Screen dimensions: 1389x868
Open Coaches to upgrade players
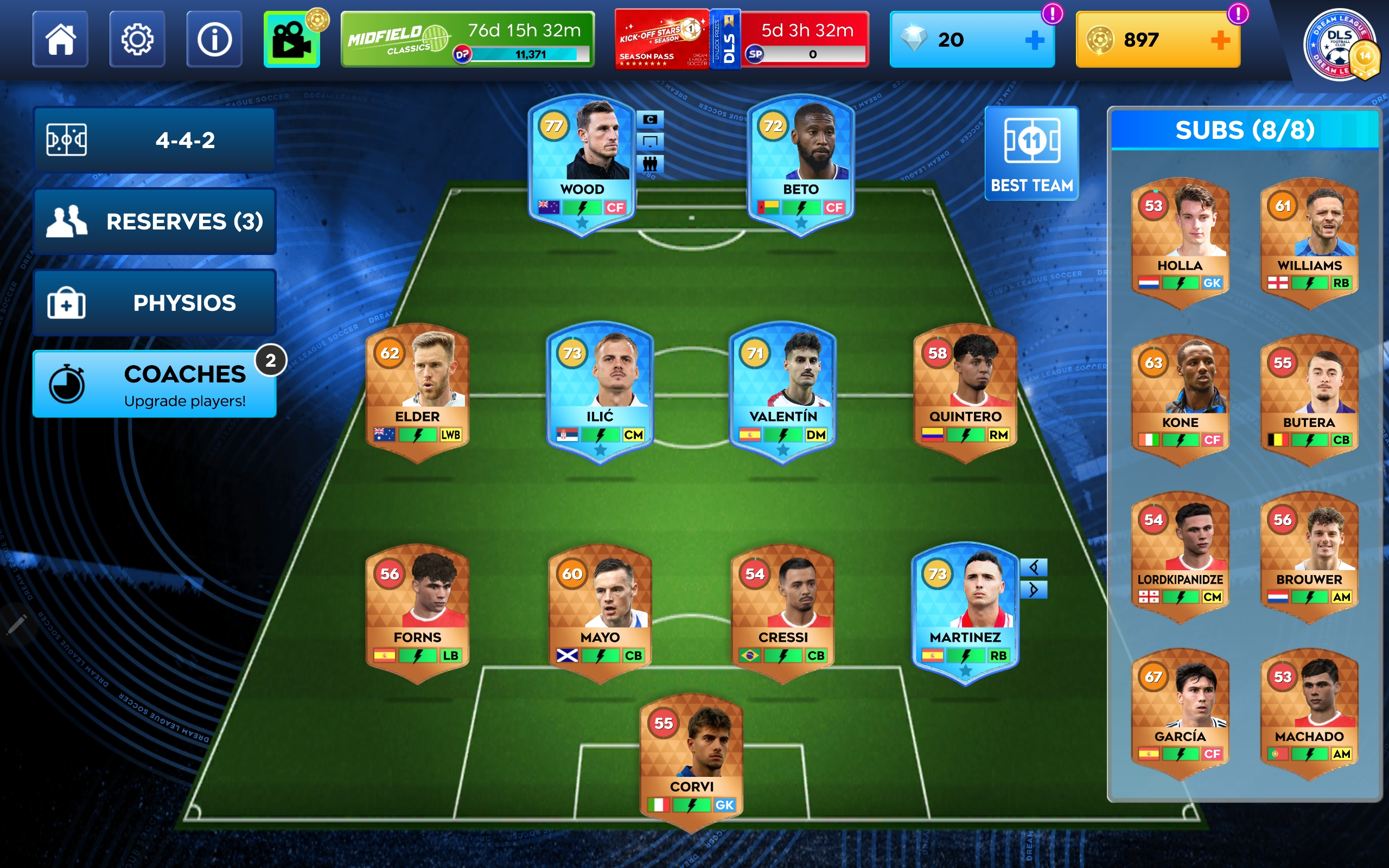coord(155,384)
